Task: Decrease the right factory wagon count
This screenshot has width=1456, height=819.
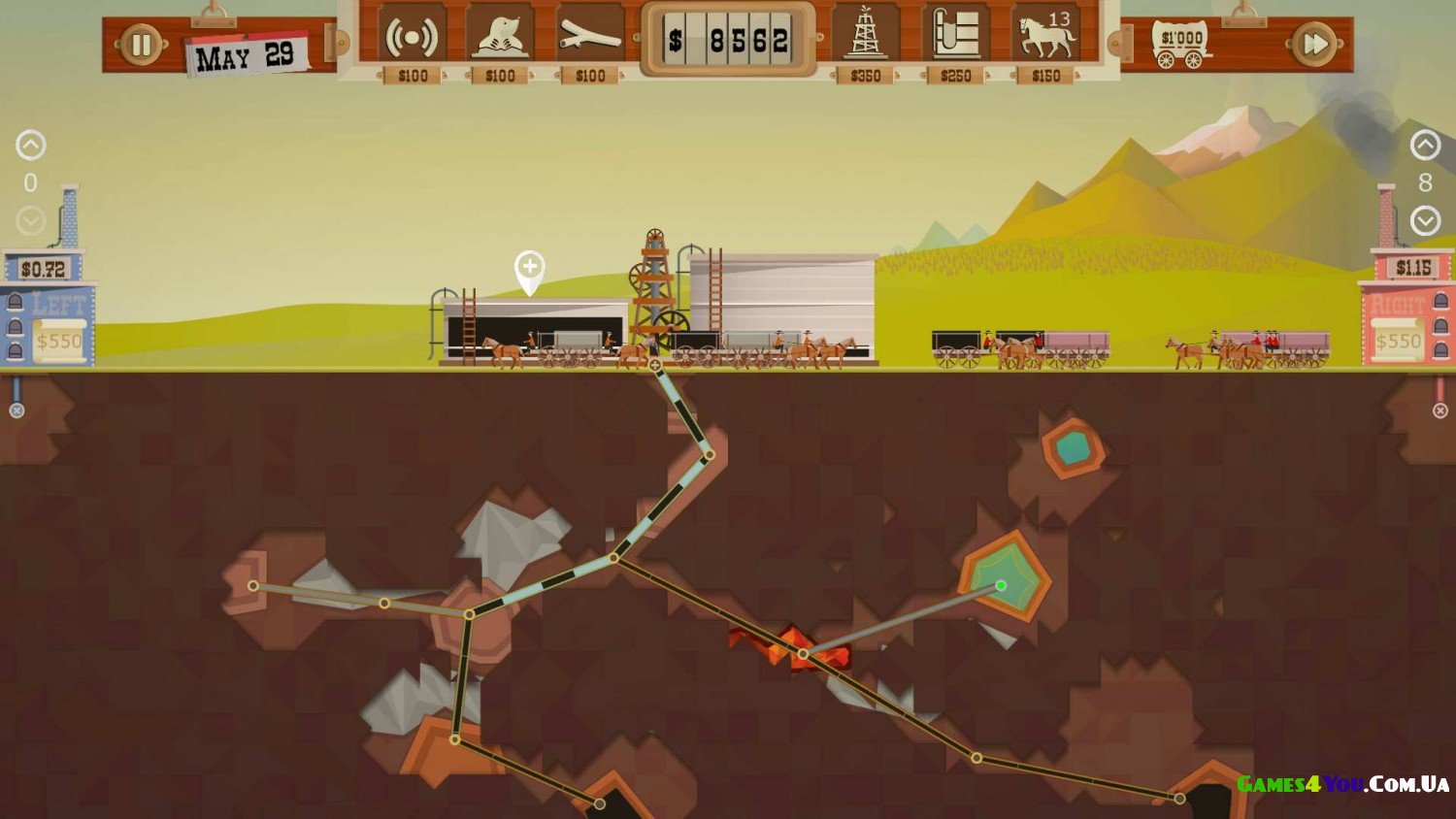Action: point(1425,221)
